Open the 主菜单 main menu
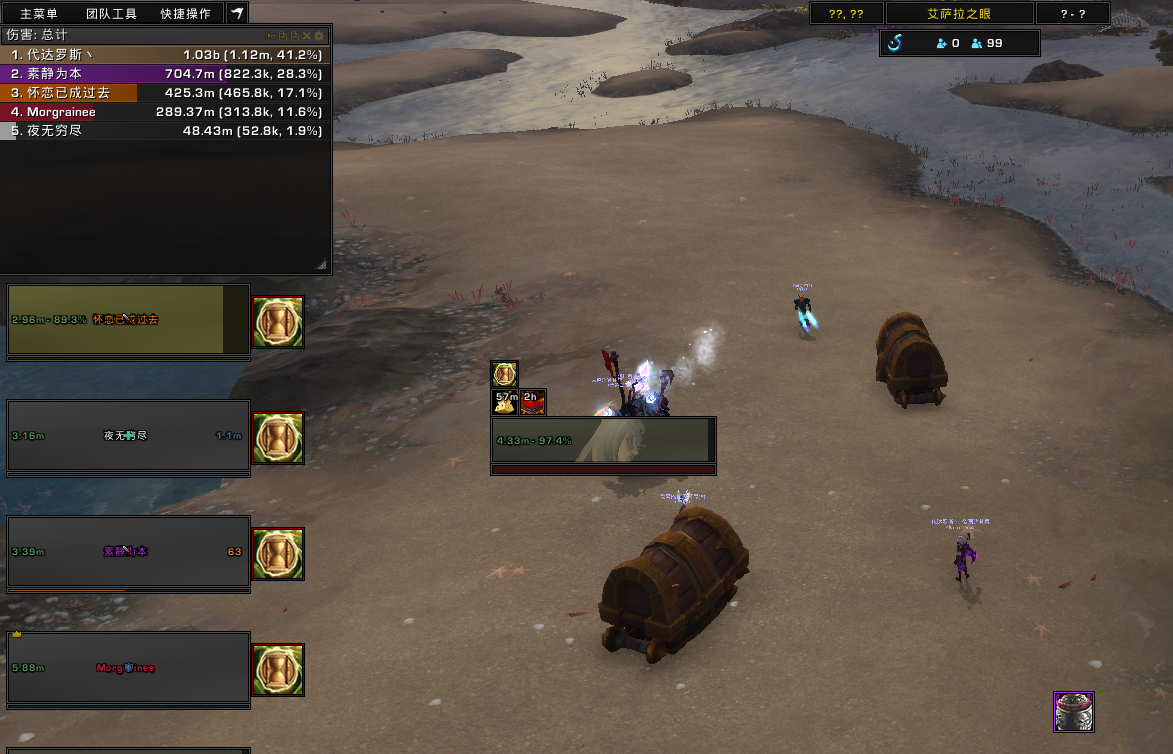This screenshot has height=754, width=1173. click(x=39, y=14)
